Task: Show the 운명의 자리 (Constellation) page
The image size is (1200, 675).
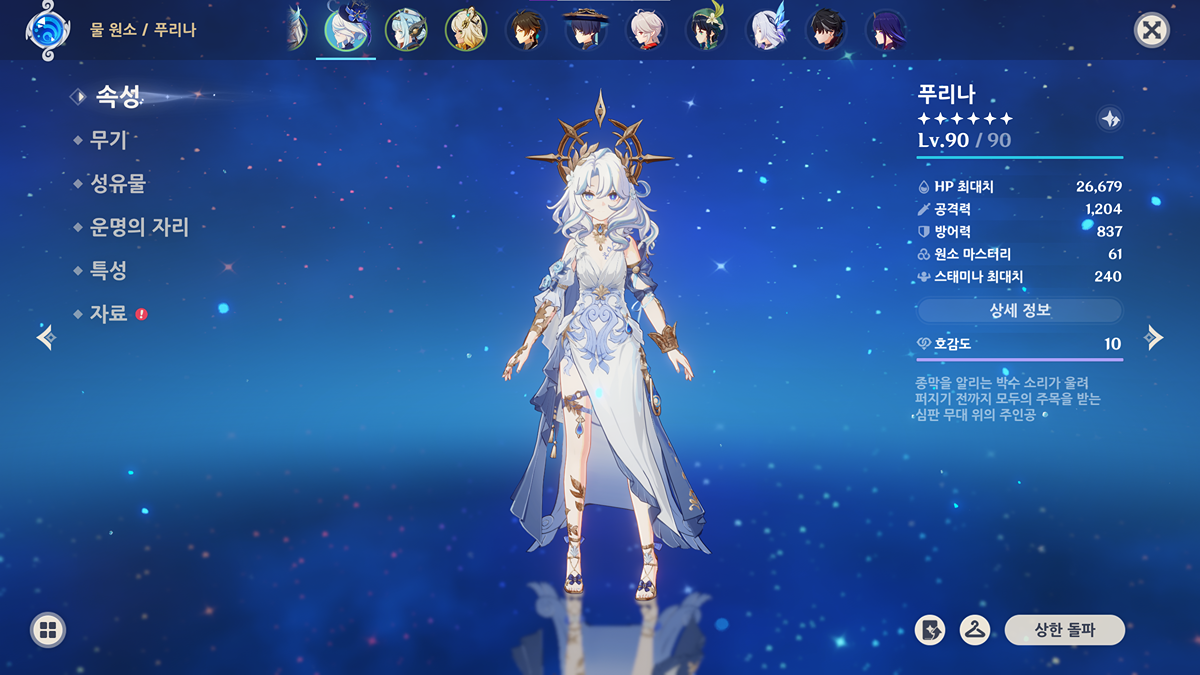Action: pyautogui.click(x=139, y=227)
